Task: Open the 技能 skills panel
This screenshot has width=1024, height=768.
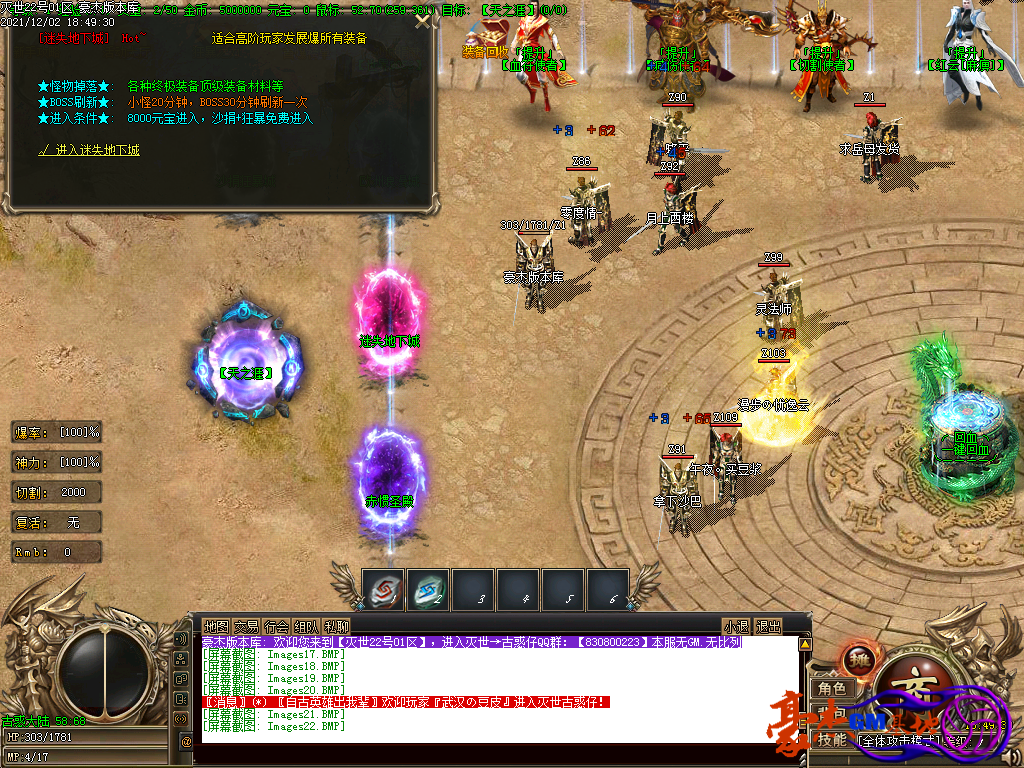Action: tap(832, 740)
